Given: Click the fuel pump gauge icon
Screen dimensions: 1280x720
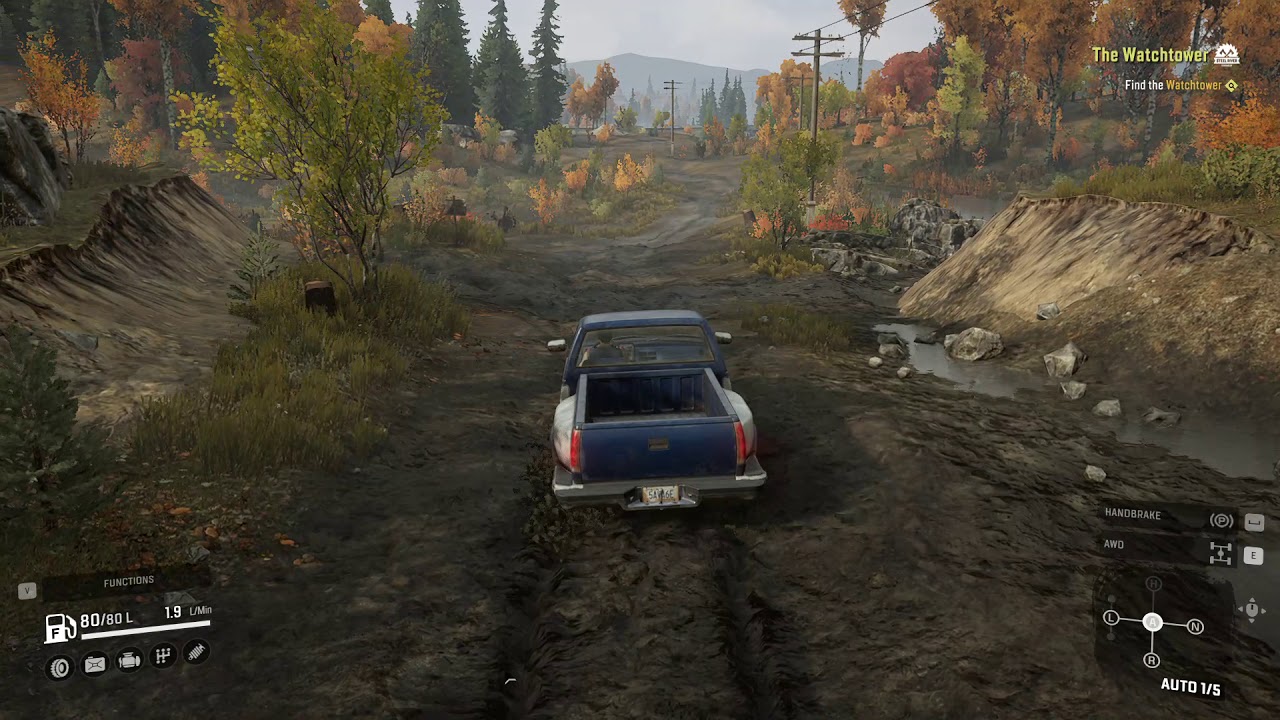Looking at the screenshot, I should (60, 627).
